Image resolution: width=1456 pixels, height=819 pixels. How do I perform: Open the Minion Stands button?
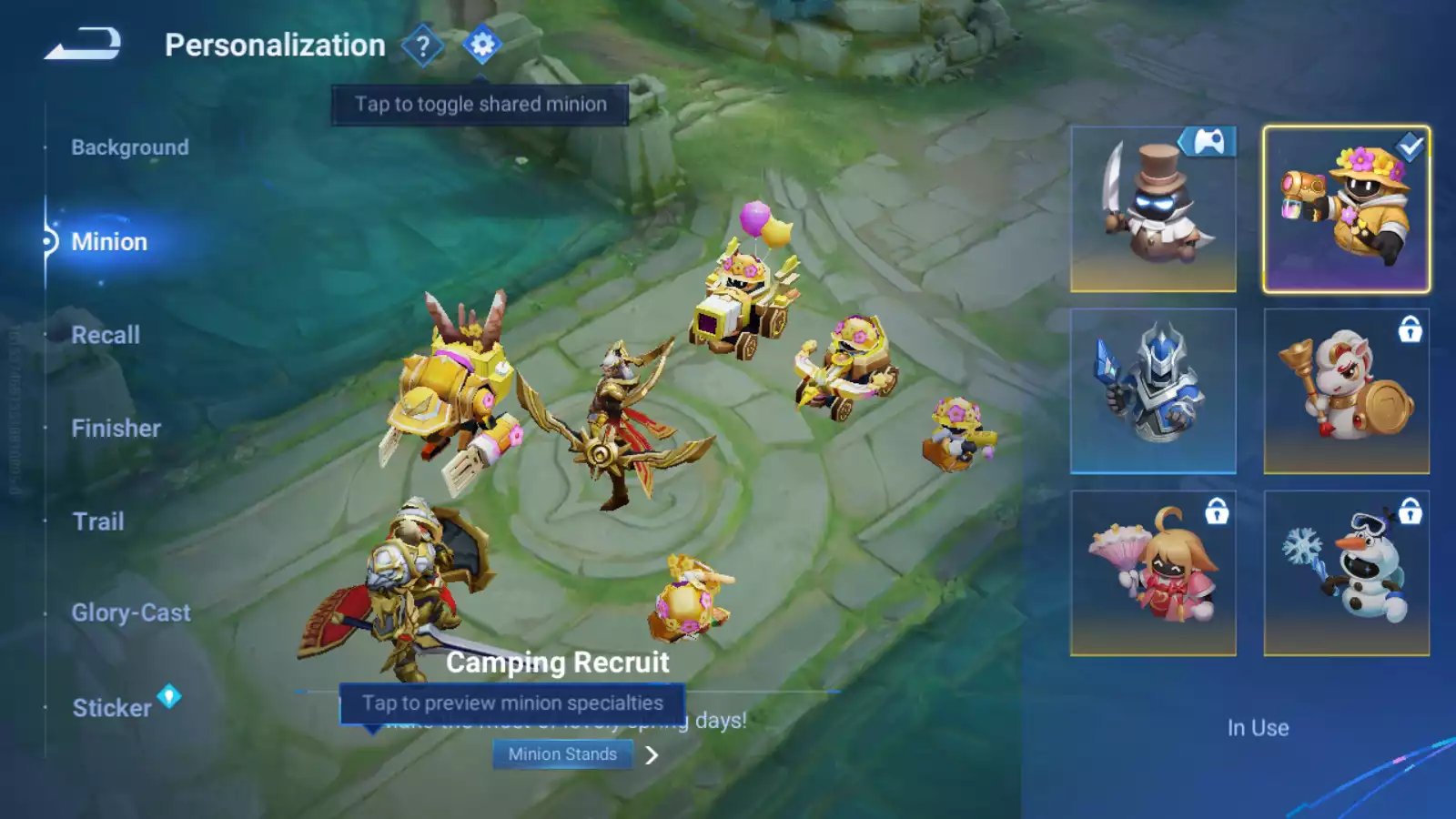tap(562, 754)
